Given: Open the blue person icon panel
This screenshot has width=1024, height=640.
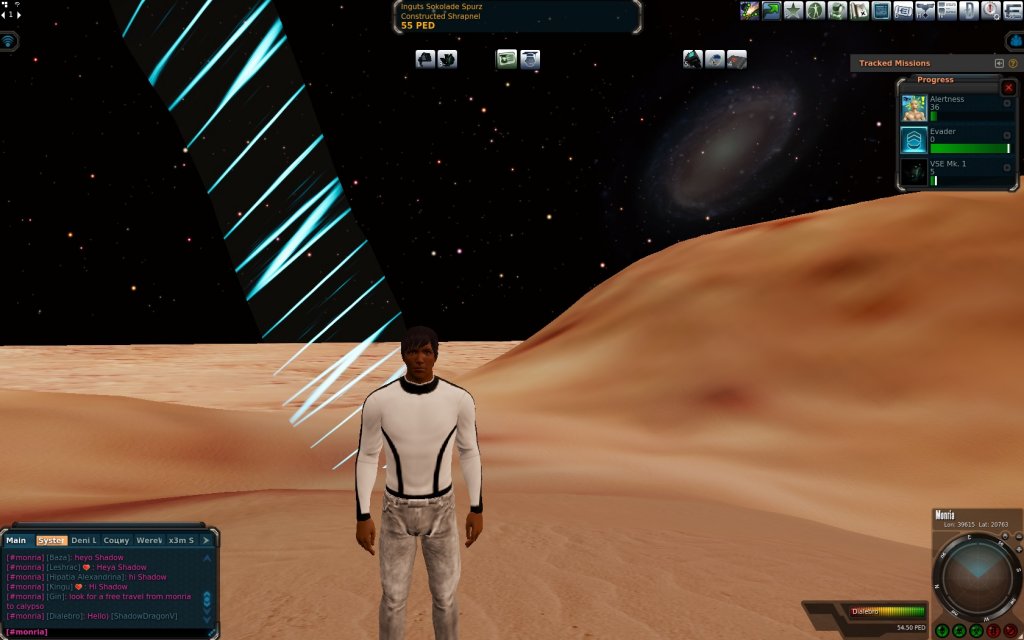Looking at the screenshot, I should (x=1013, y=41).
